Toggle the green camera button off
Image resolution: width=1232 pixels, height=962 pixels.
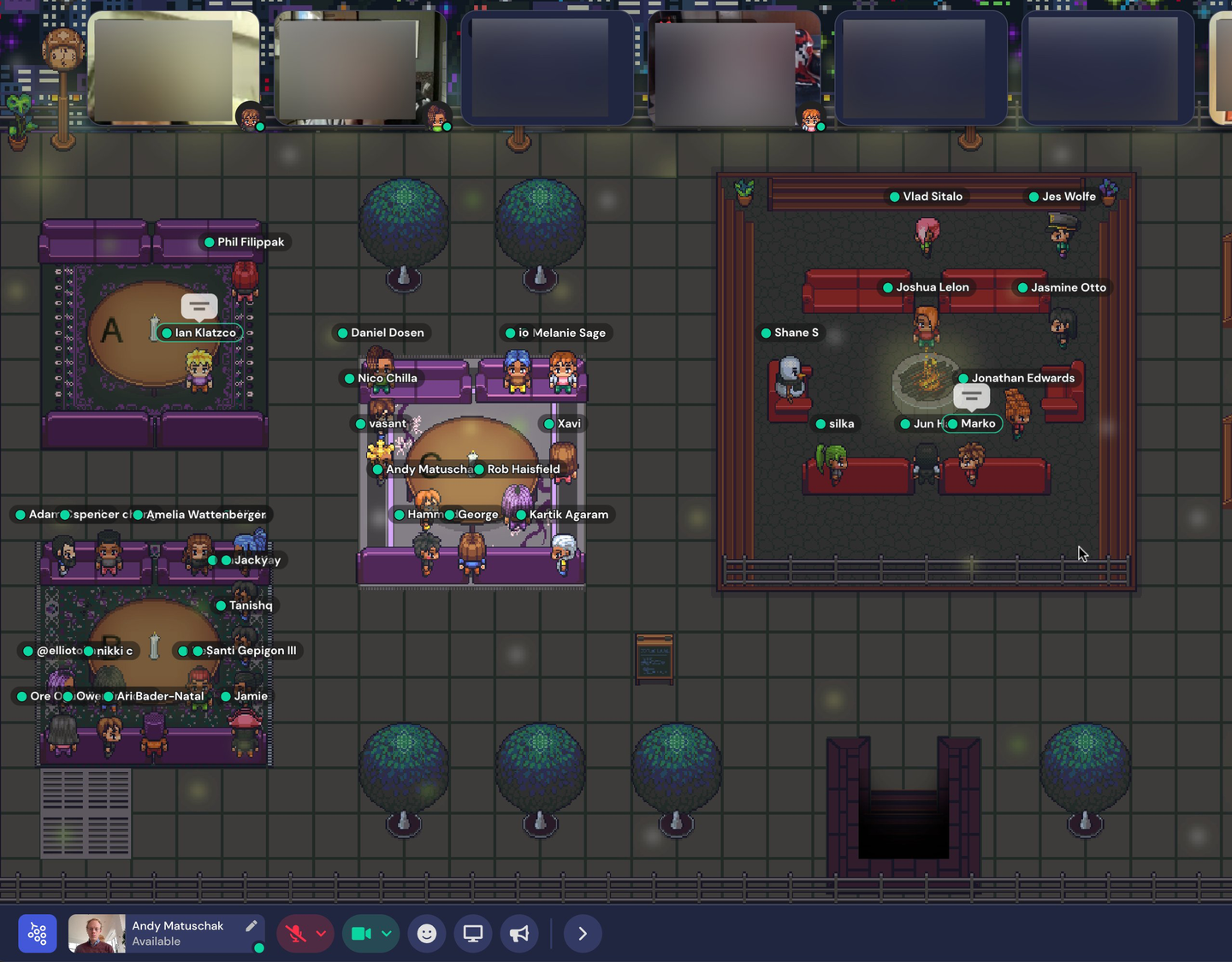click(x=361, y=934)
